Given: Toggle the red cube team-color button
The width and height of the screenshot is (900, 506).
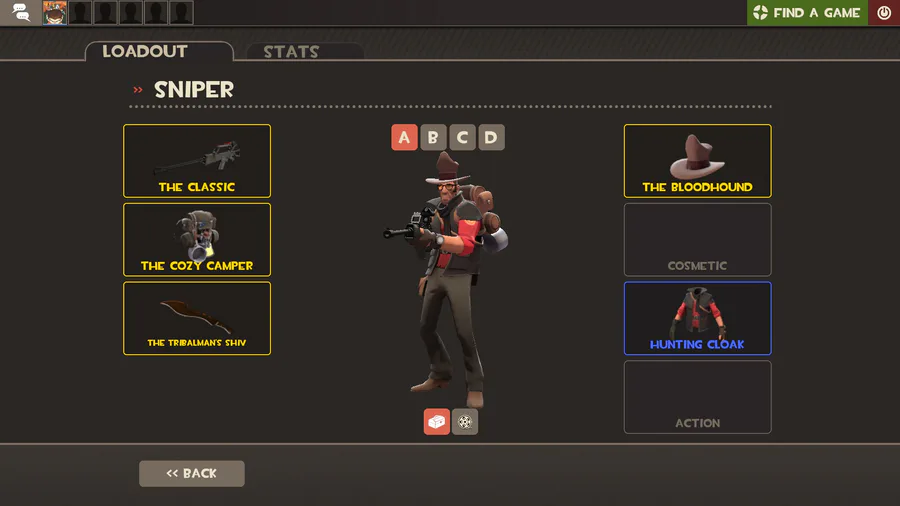Looking at the screenshot, I should point(437,422).
